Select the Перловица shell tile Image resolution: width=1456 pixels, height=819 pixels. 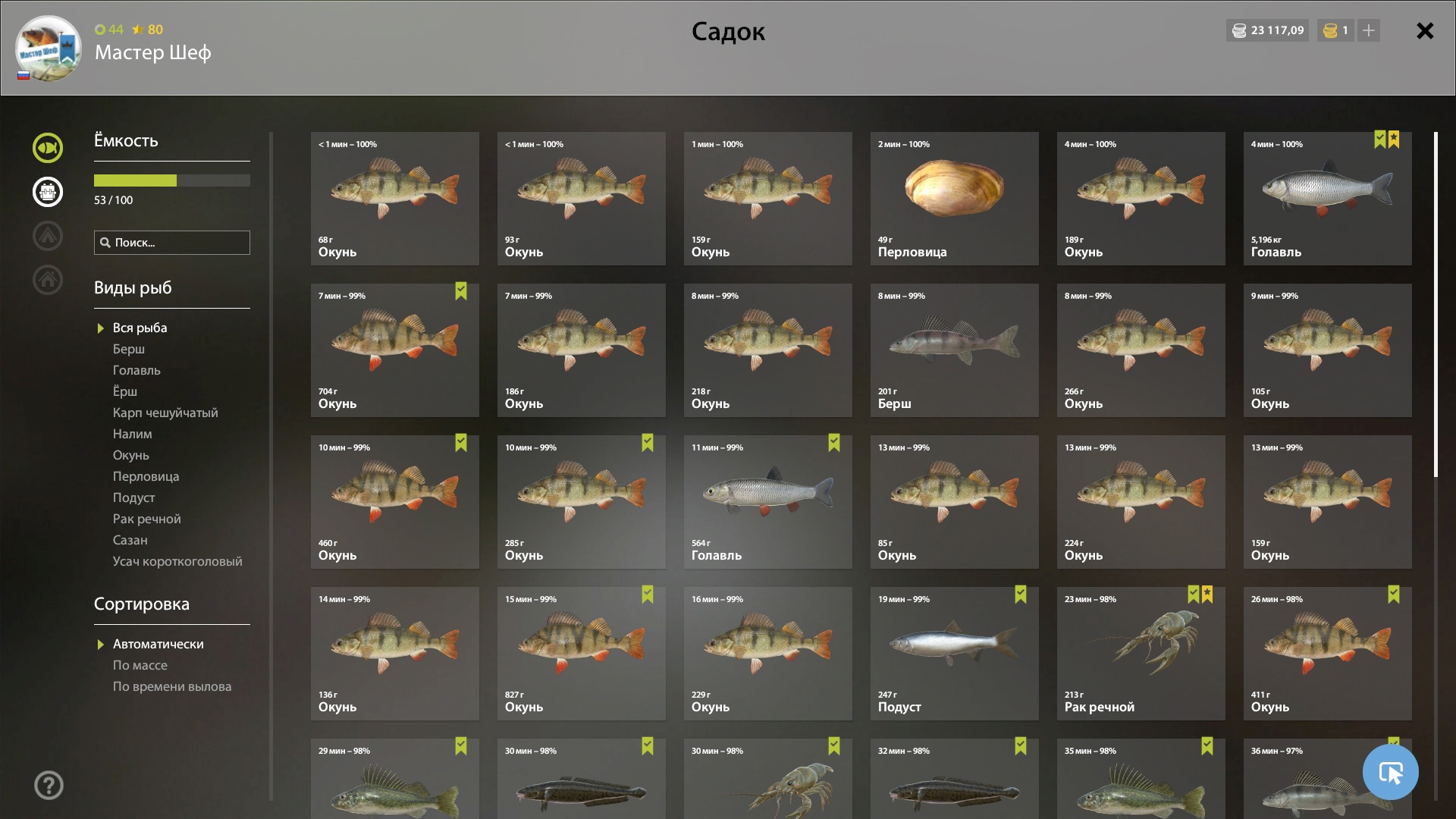tap(954, 199)
